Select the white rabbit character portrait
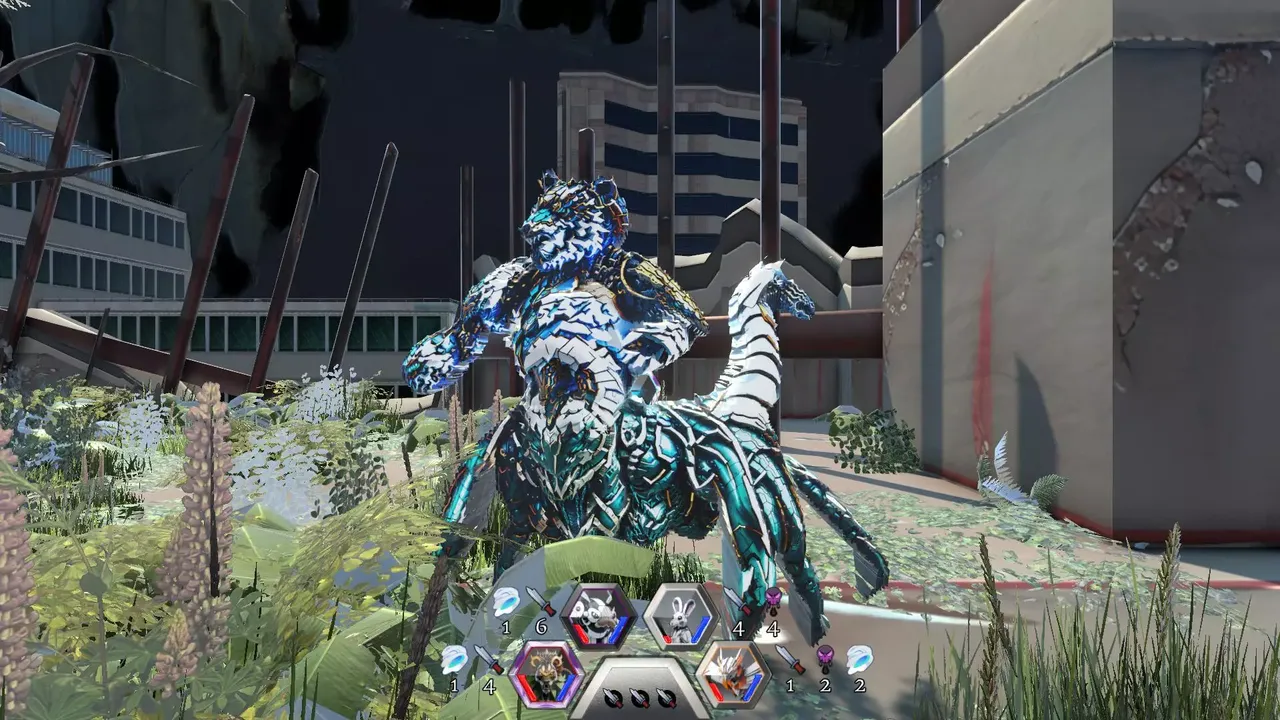 681,616
